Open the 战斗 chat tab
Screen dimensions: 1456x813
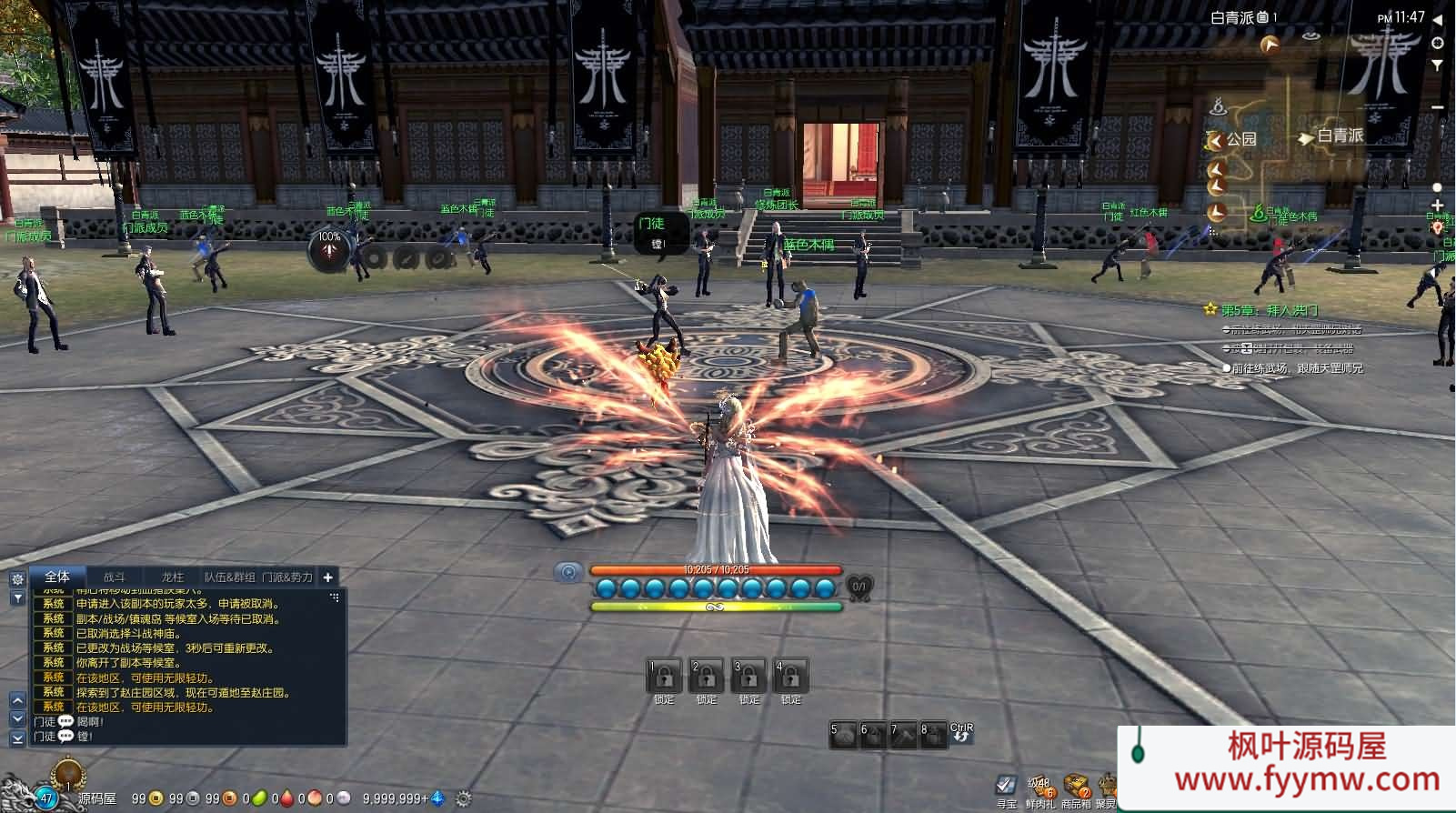pyautogui.click(x=114, y=577)
